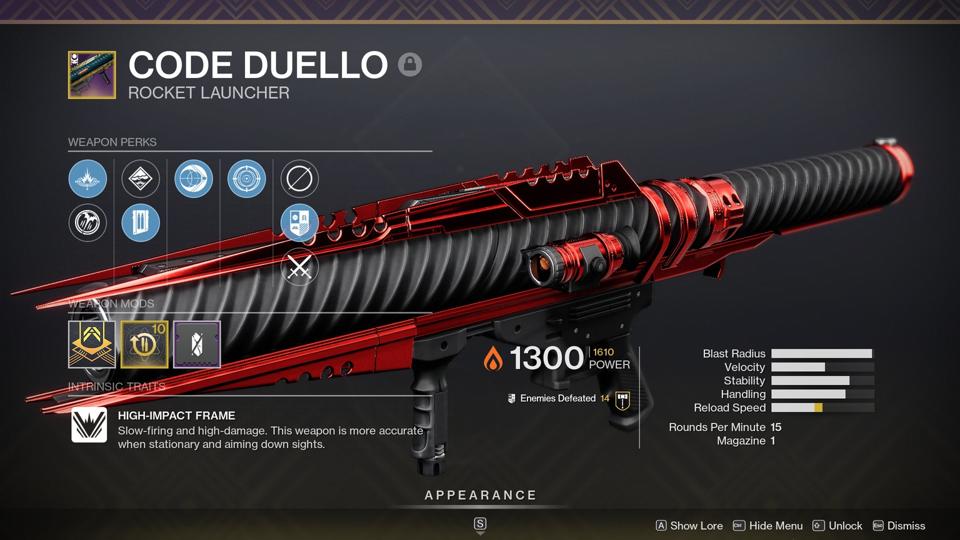Screen dimensions: 960x540
Task: Select the crossed swords perk
Action: point(299,267)
